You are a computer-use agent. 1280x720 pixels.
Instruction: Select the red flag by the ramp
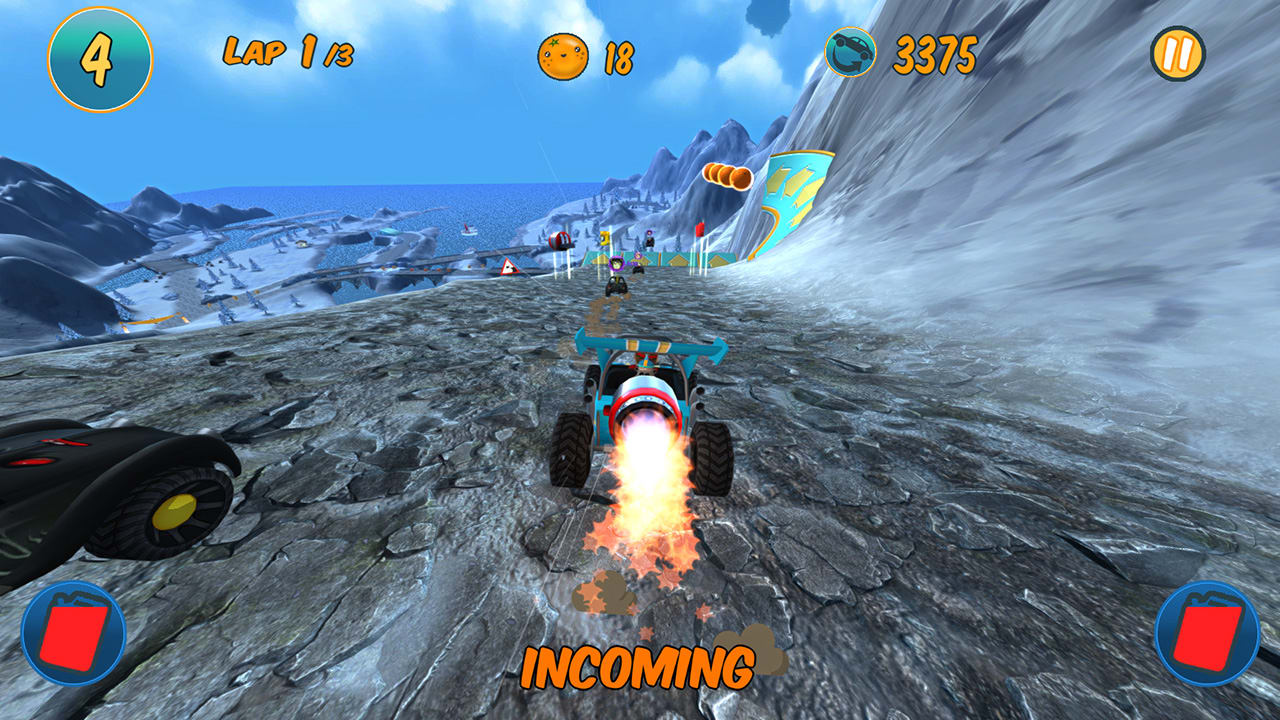[700, 228]
